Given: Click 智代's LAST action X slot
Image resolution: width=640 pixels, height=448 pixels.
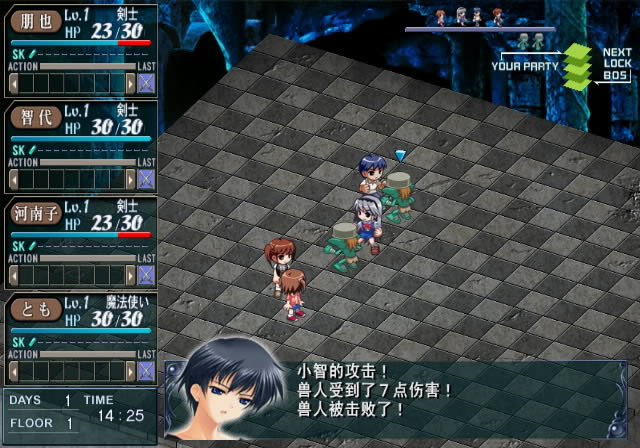Looking at the screenshot, I should pos(146,179).
